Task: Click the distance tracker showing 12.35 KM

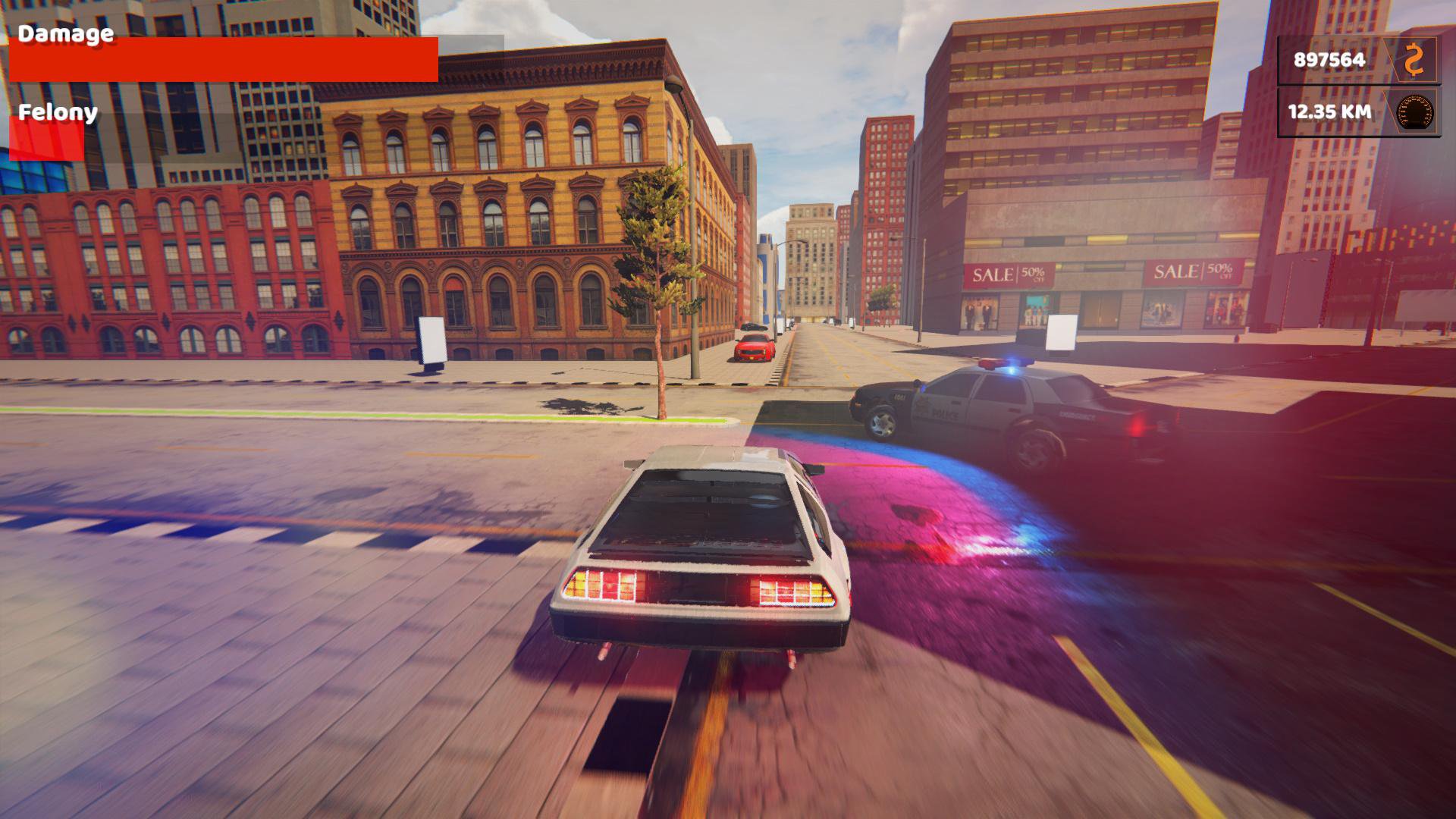Action: [x=1328, y=114]
